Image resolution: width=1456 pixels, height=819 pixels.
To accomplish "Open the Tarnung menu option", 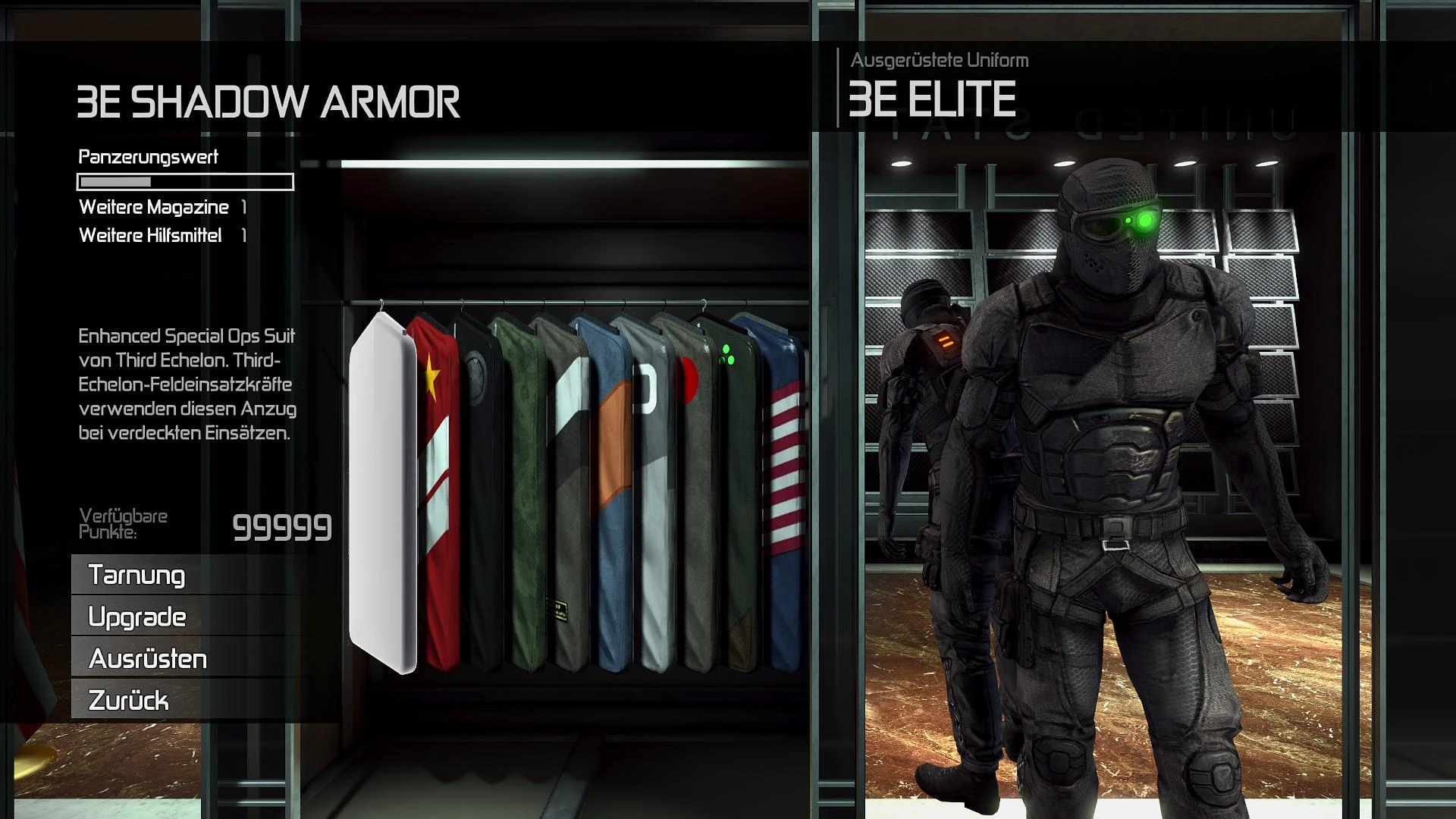I will point(136,576).
